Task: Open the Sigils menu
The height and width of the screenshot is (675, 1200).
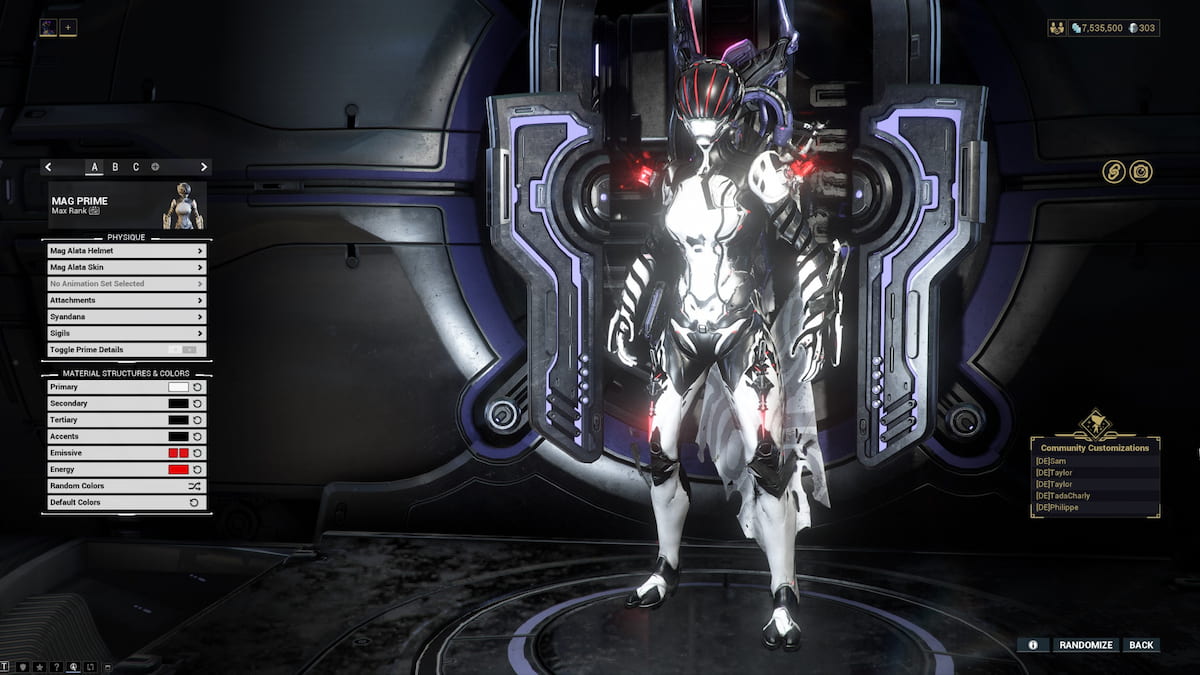Action: [x=126, y=333]
